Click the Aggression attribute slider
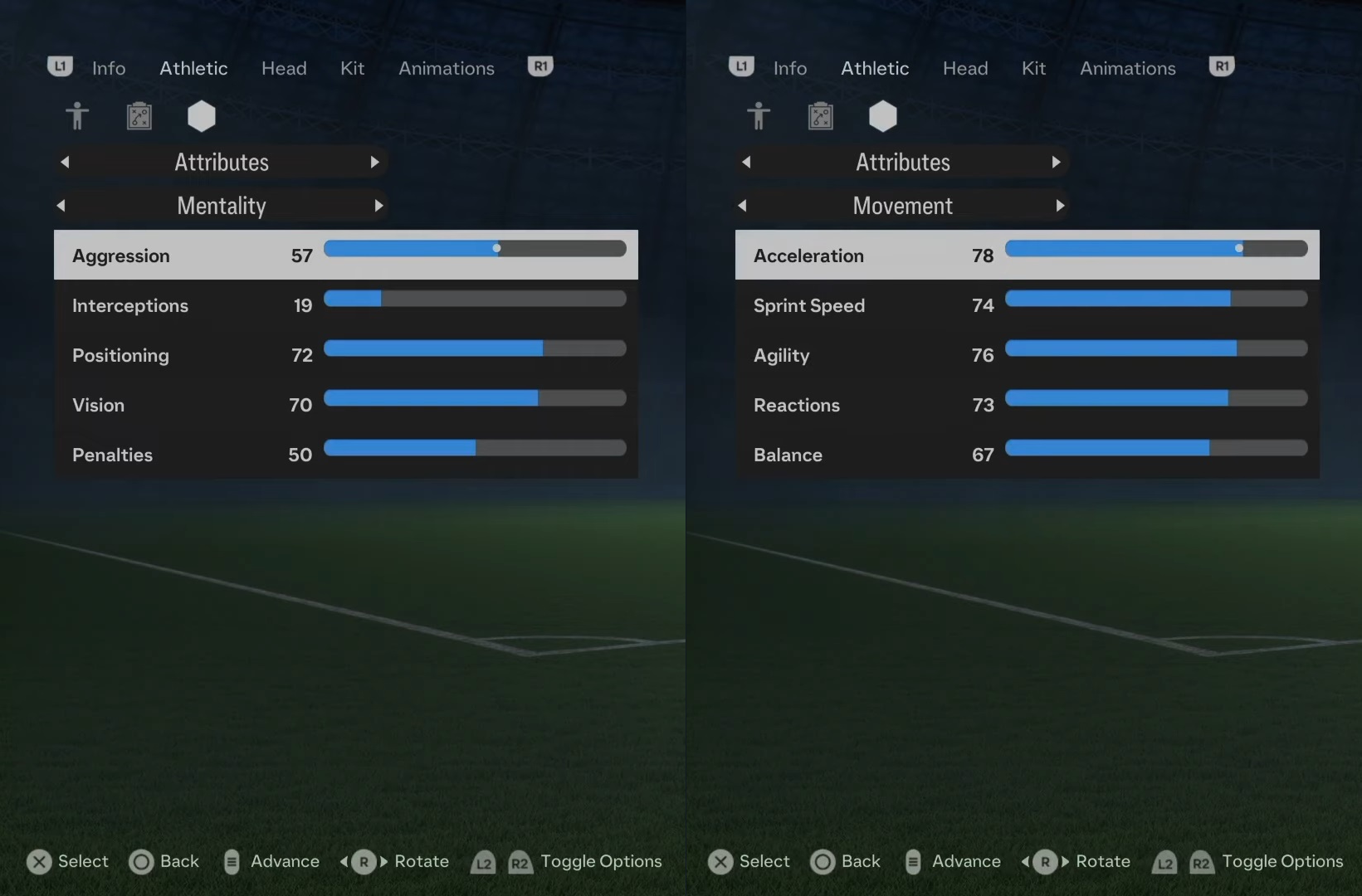 coord(475,248)
